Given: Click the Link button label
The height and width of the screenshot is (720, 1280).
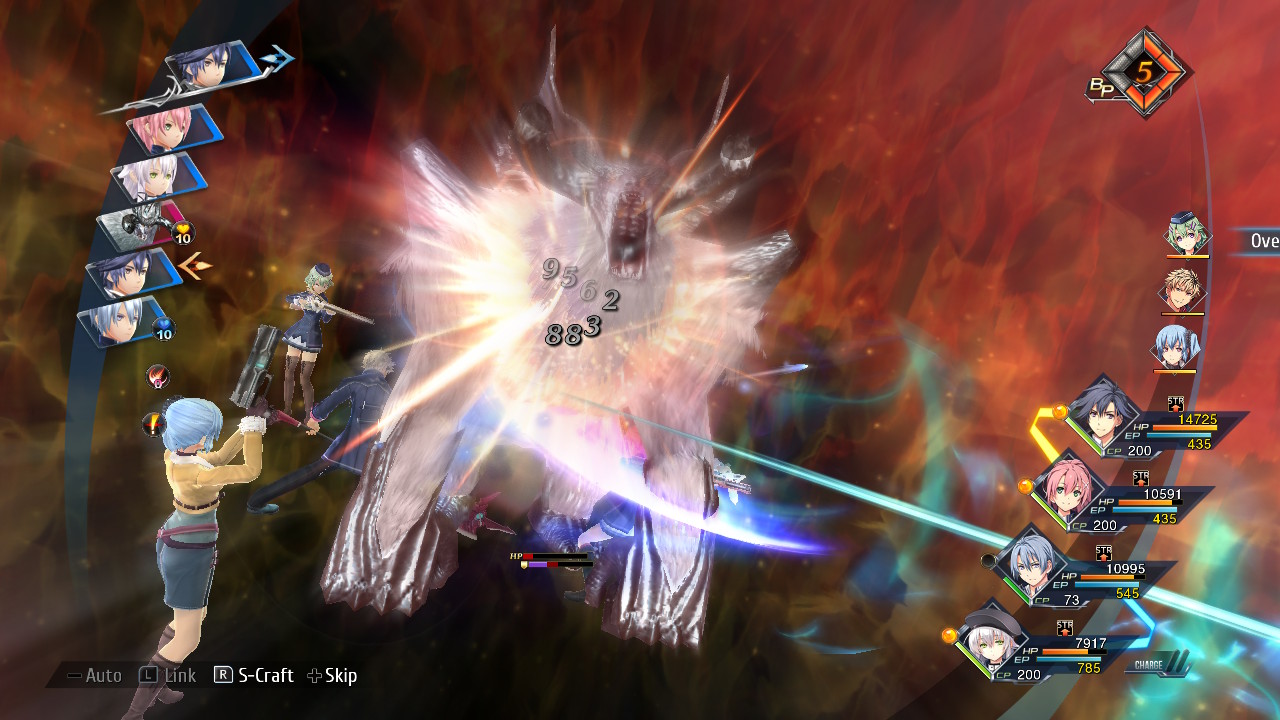Looking at the screenshot, I should (x=180, y=675).
